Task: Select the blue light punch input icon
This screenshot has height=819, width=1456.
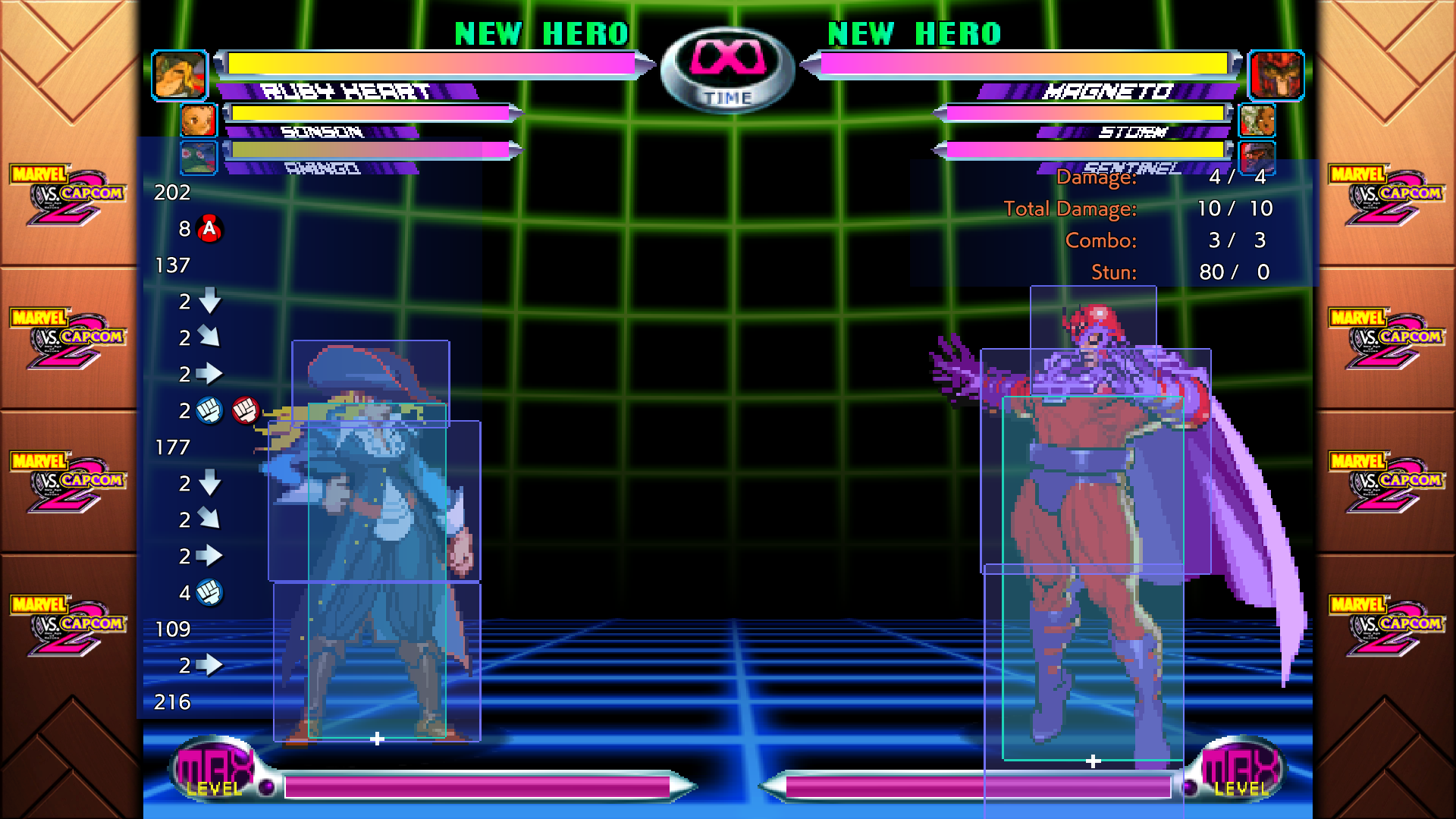Action: 209,409
